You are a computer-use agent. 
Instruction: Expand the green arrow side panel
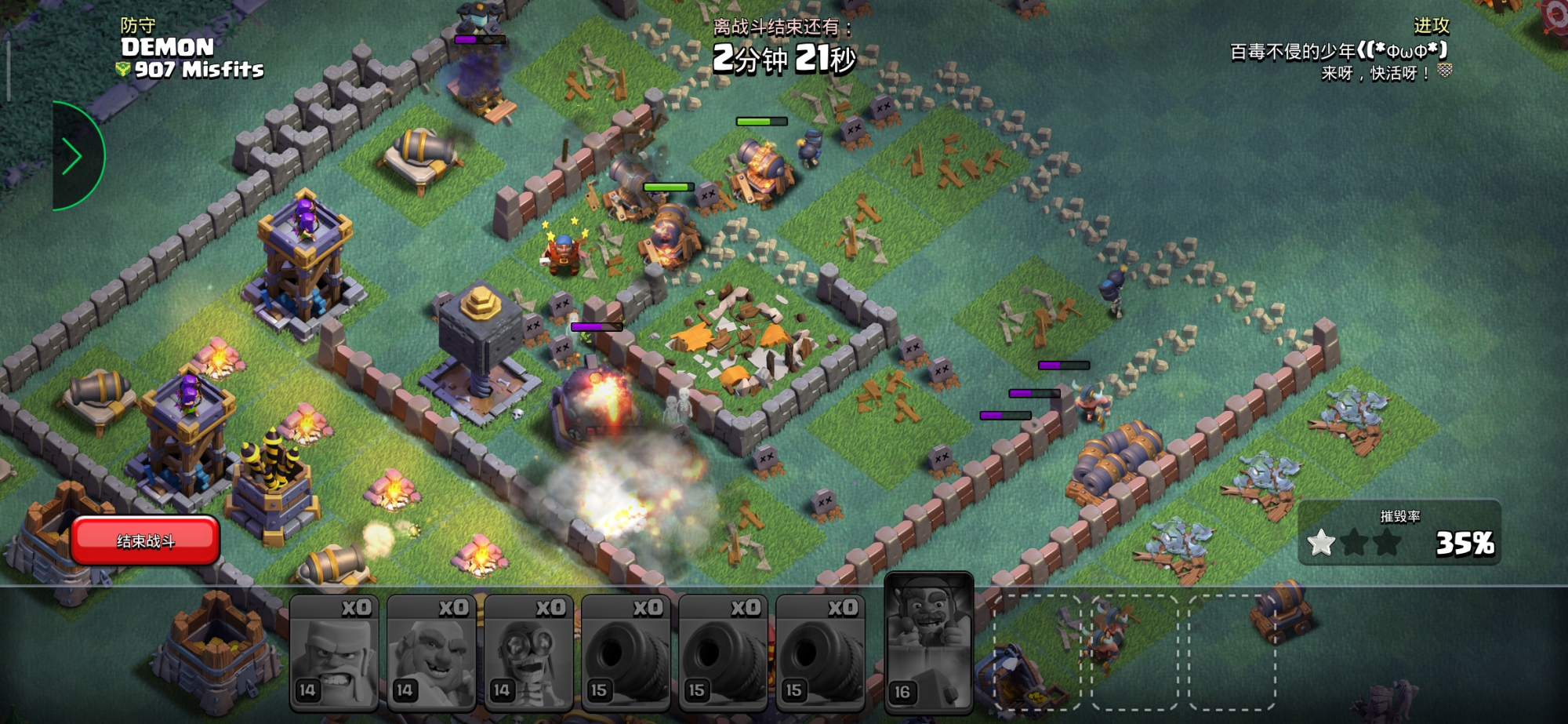pyautogui.click(x=74, y=156)
